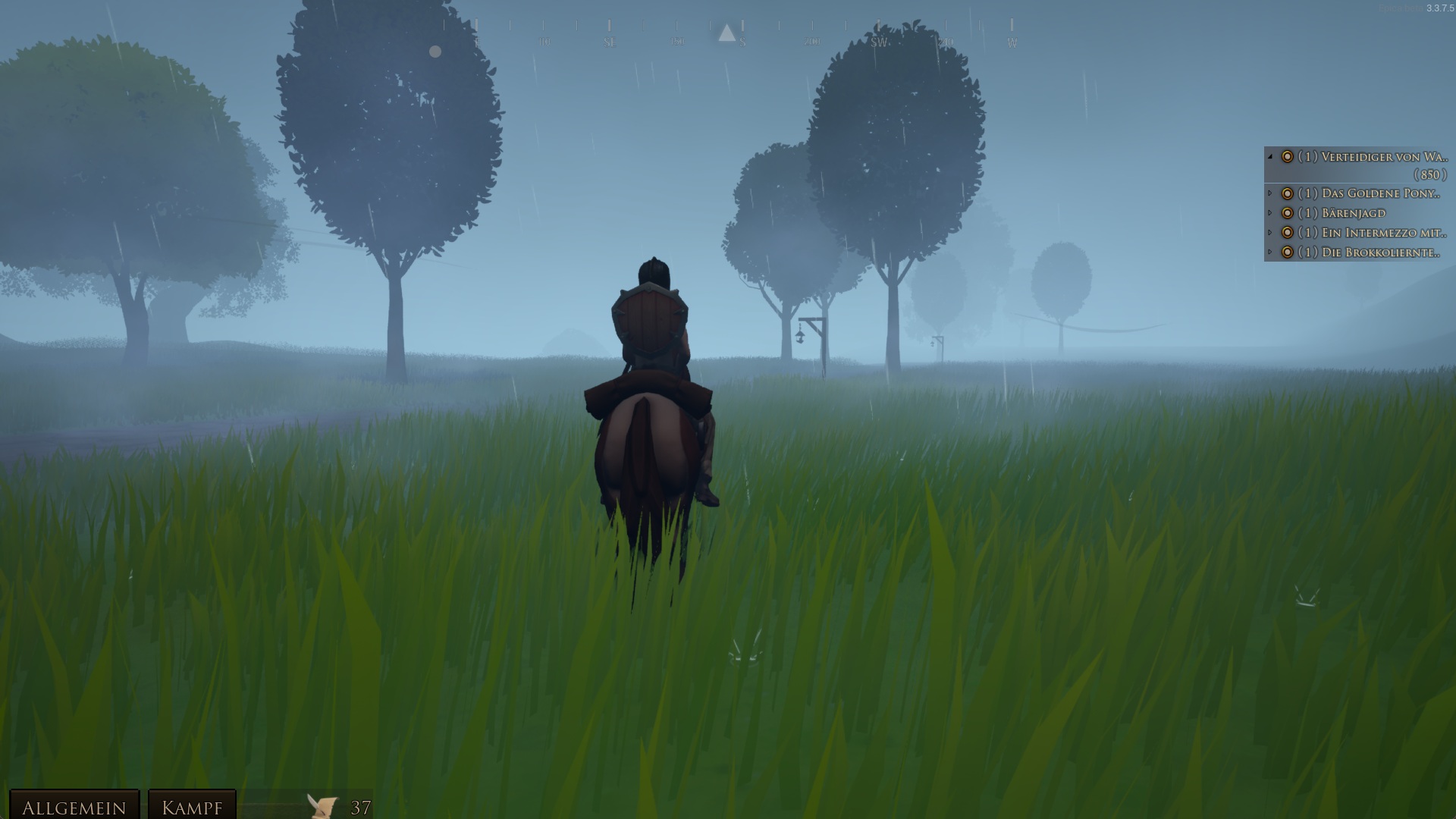This screenshot has width=1456, height=819.
Task: Click the golden circle icon beside Bärenjagd
Action: tap(1287, 213)
